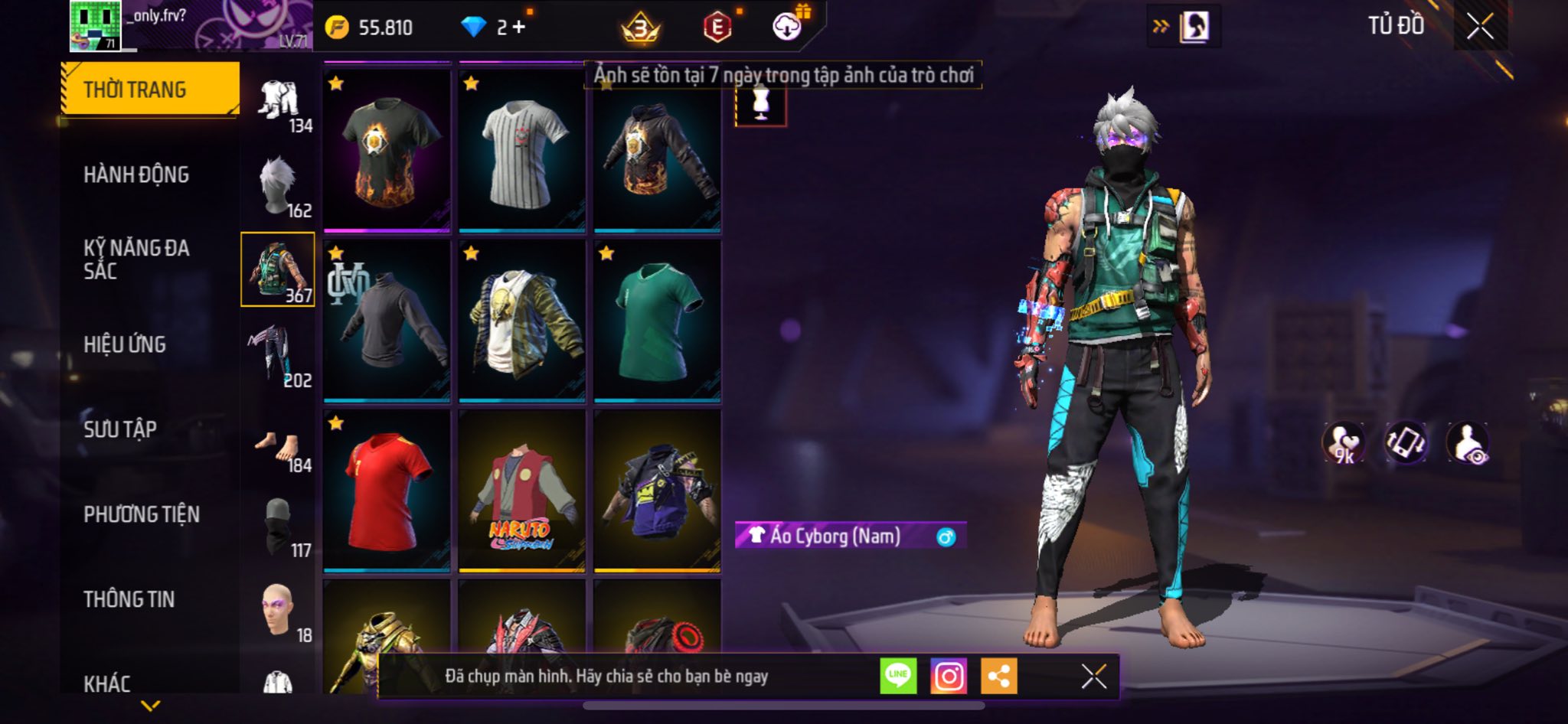Add diamonds with the plus button
This screenshot has height=724, width=1568.
[519, 28]
